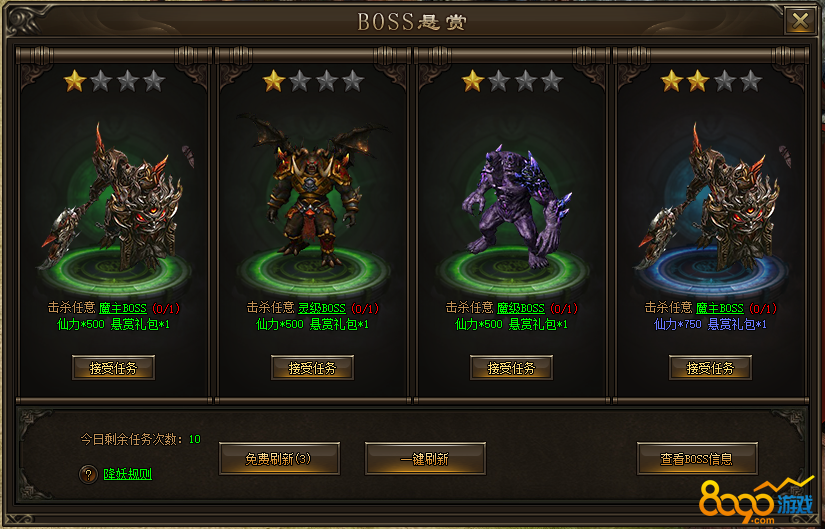Click the 灵级BOSS name link
Screen dimensions: 825x529
click(321, 308)
